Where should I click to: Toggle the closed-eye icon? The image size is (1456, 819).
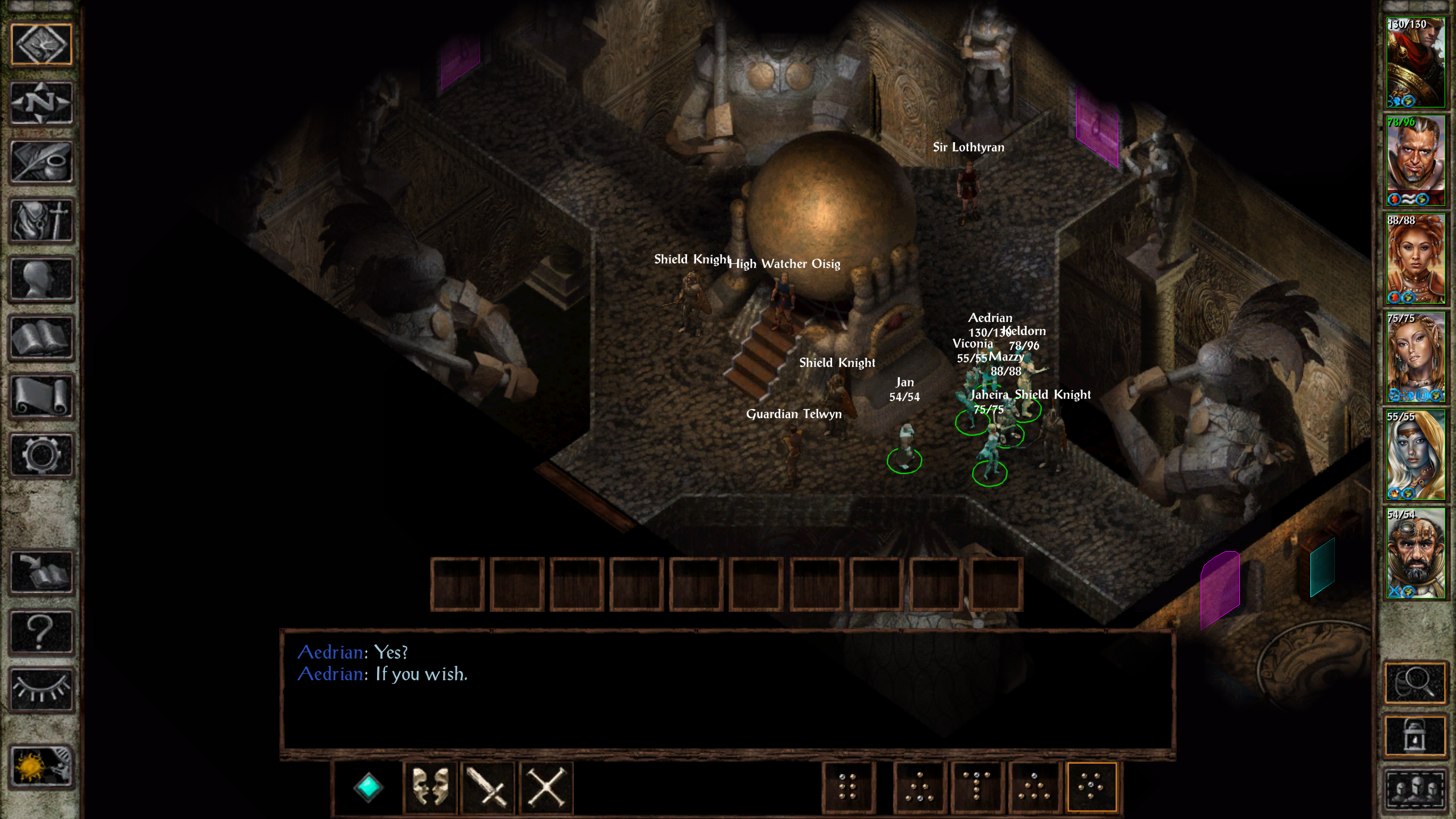coord(42,689)
